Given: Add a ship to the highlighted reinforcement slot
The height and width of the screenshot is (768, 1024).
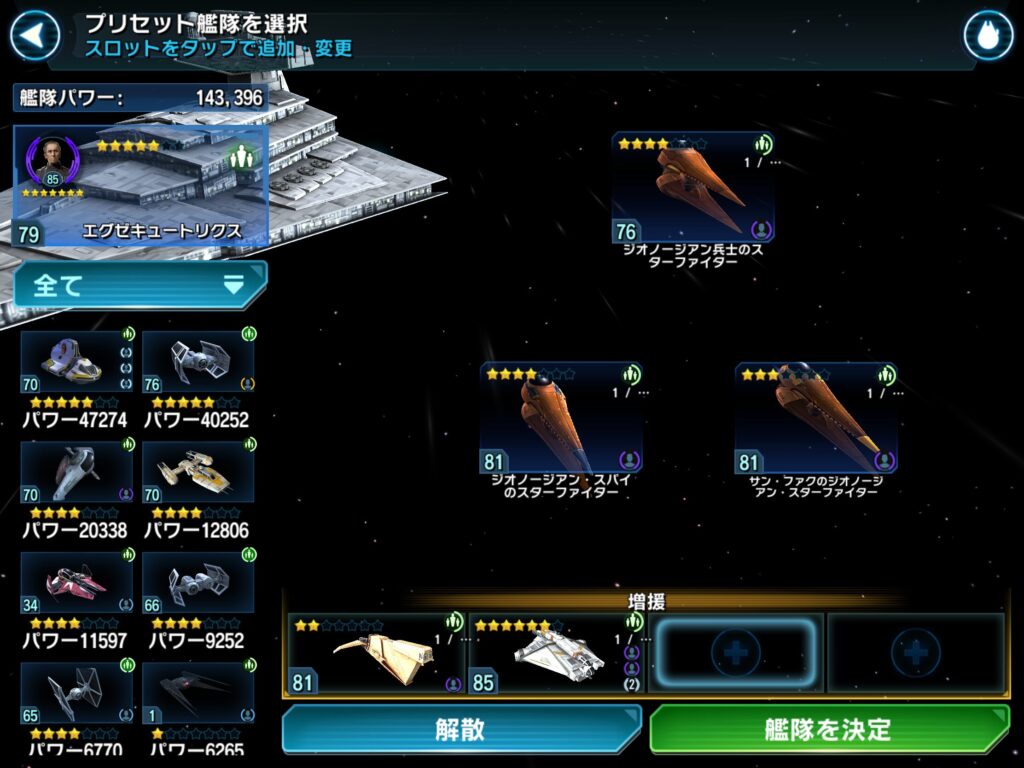Looking at the screenshot, I should pos(735,654).
